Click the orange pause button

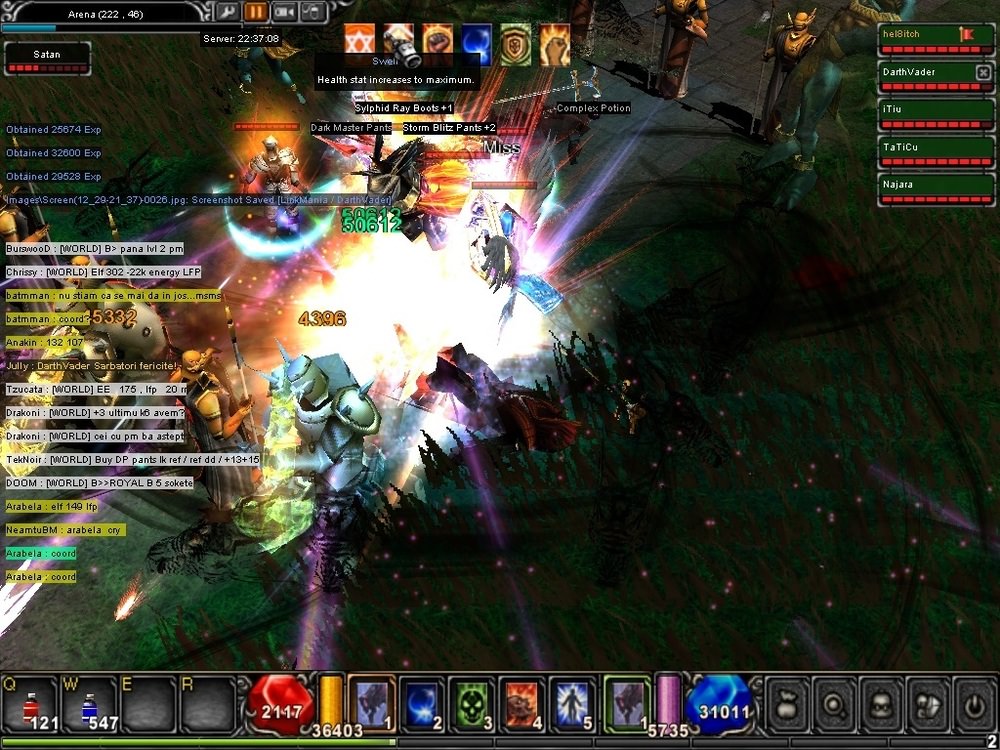256,12
